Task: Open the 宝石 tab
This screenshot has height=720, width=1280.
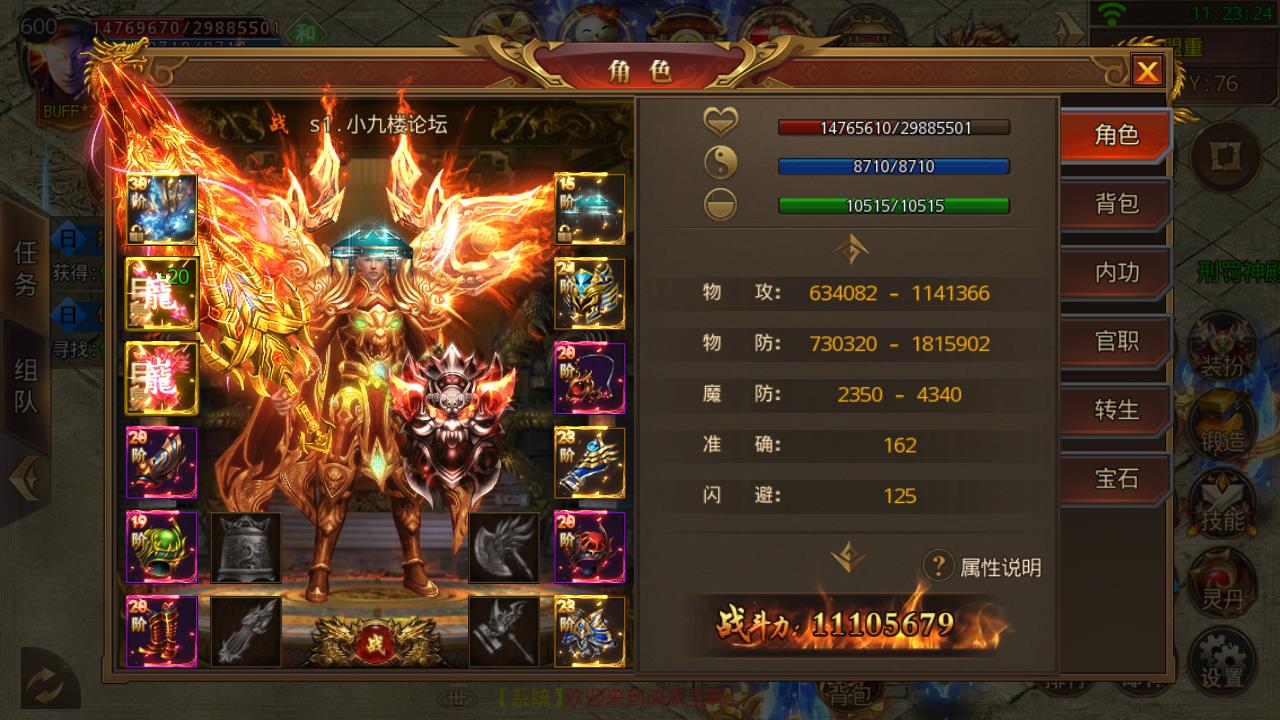Action: click(1115, 478)
